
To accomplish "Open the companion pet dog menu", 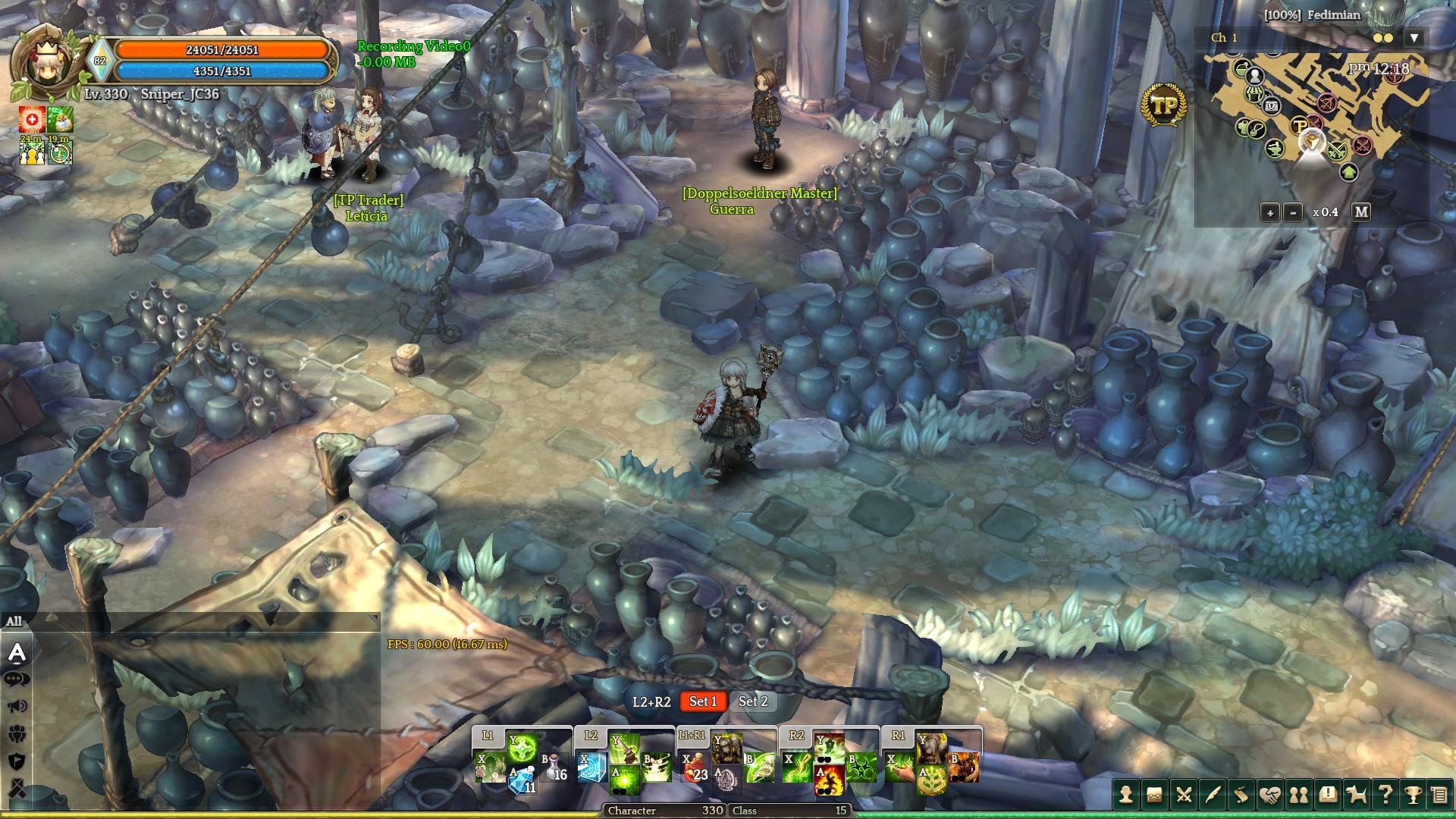I will point(1356,795).
